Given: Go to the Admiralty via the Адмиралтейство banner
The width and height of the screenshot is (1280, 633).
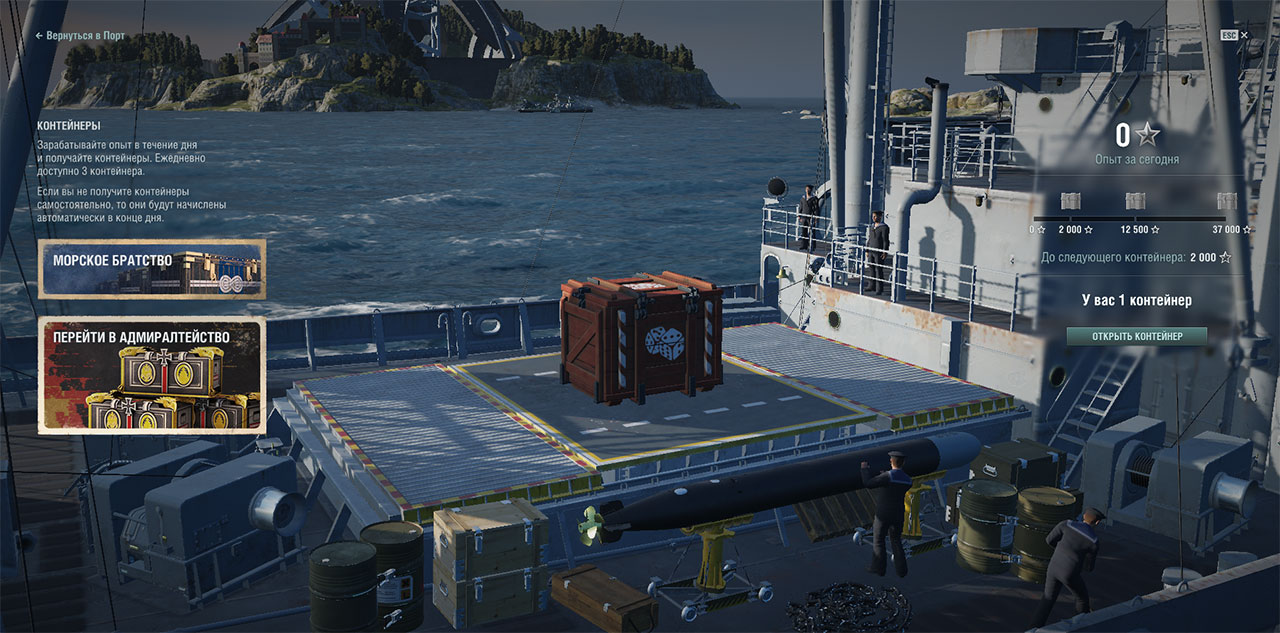Looking at the screenshot, I should tap(151, 376).
